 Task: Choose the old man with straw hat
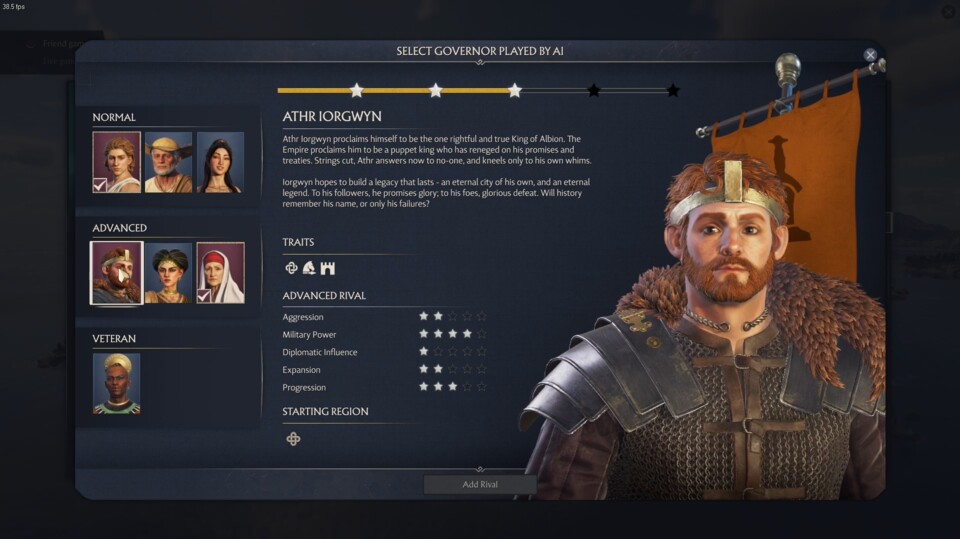click(x=168, y=162)
